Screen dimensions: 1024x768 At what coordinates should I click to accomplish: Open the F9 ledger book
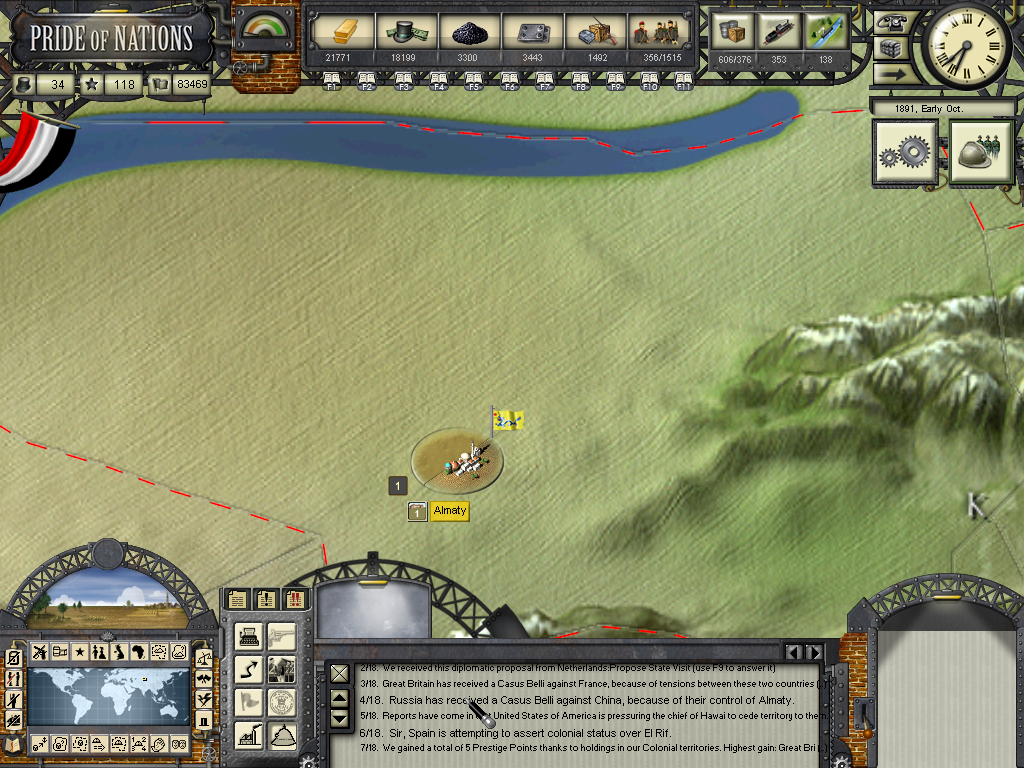[616, 80]
